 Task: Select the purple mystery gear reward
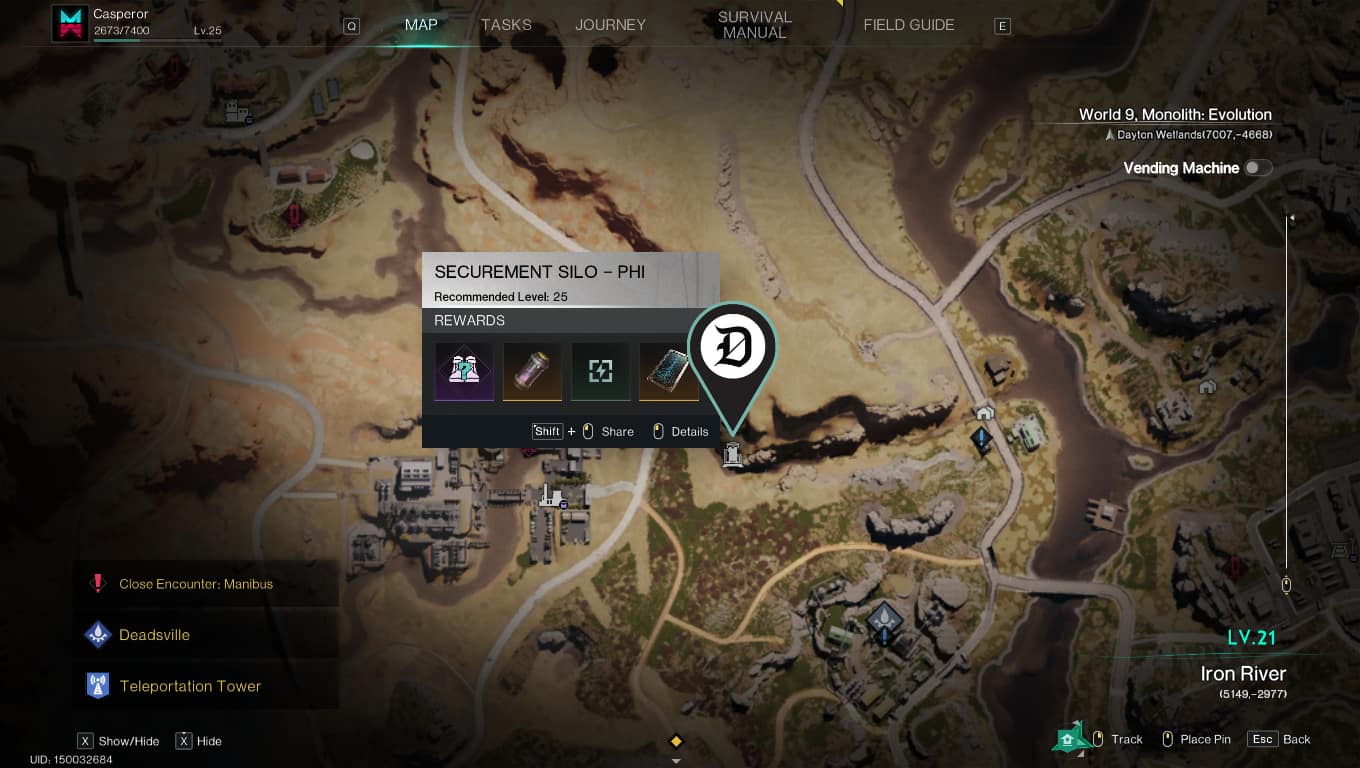tap(464, 372)
